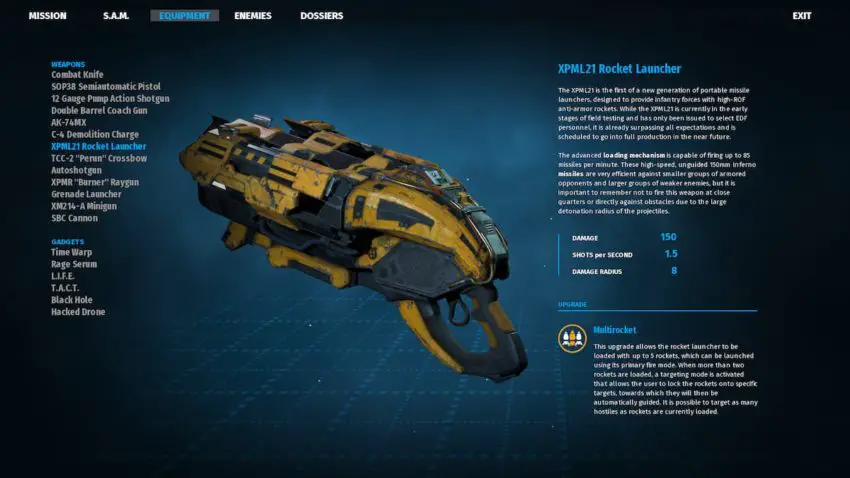Switch to the Mission tab
Screen dimensions: 850x478
(x=48, y=16)
